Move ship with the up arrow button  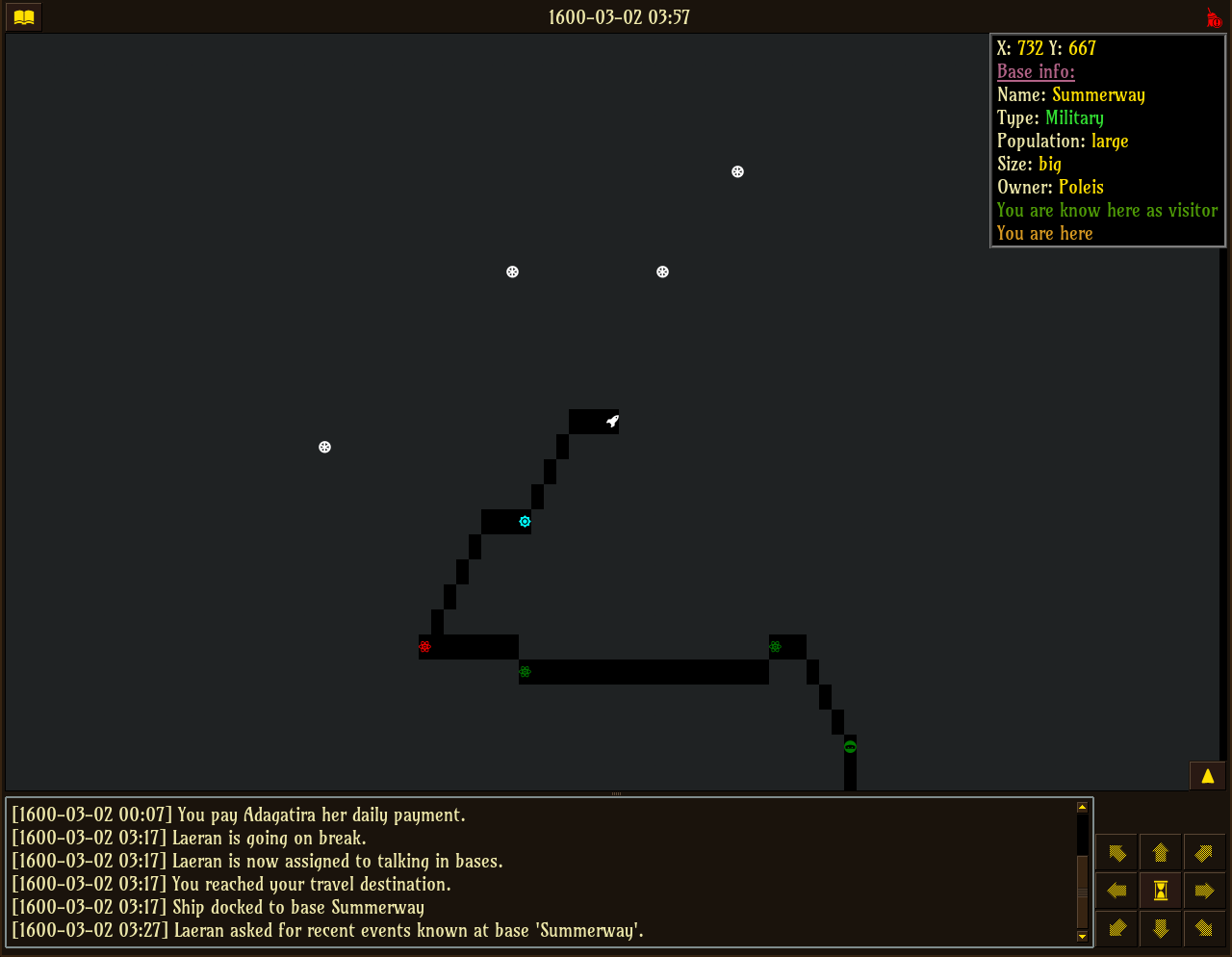pos(1160,852)
